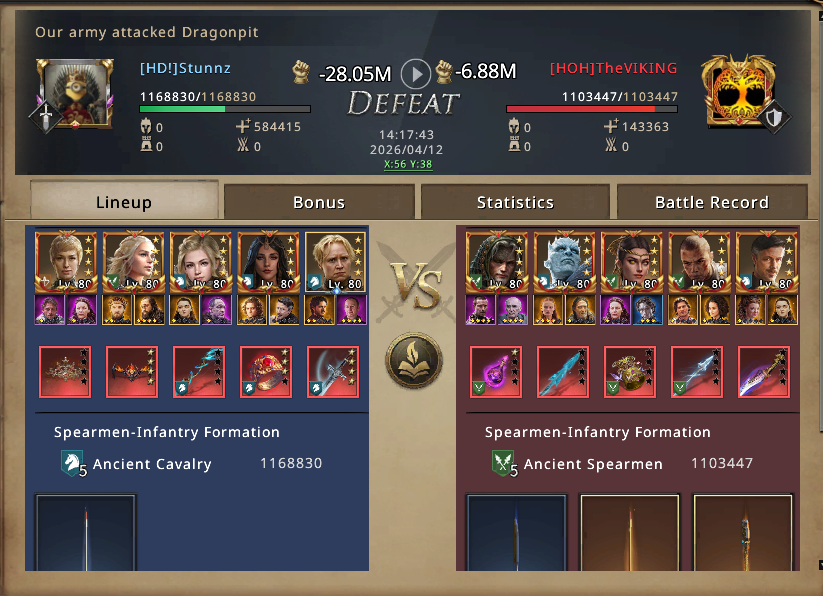
Task: Select the purple potion equipment slot
Action: point(494,372)
